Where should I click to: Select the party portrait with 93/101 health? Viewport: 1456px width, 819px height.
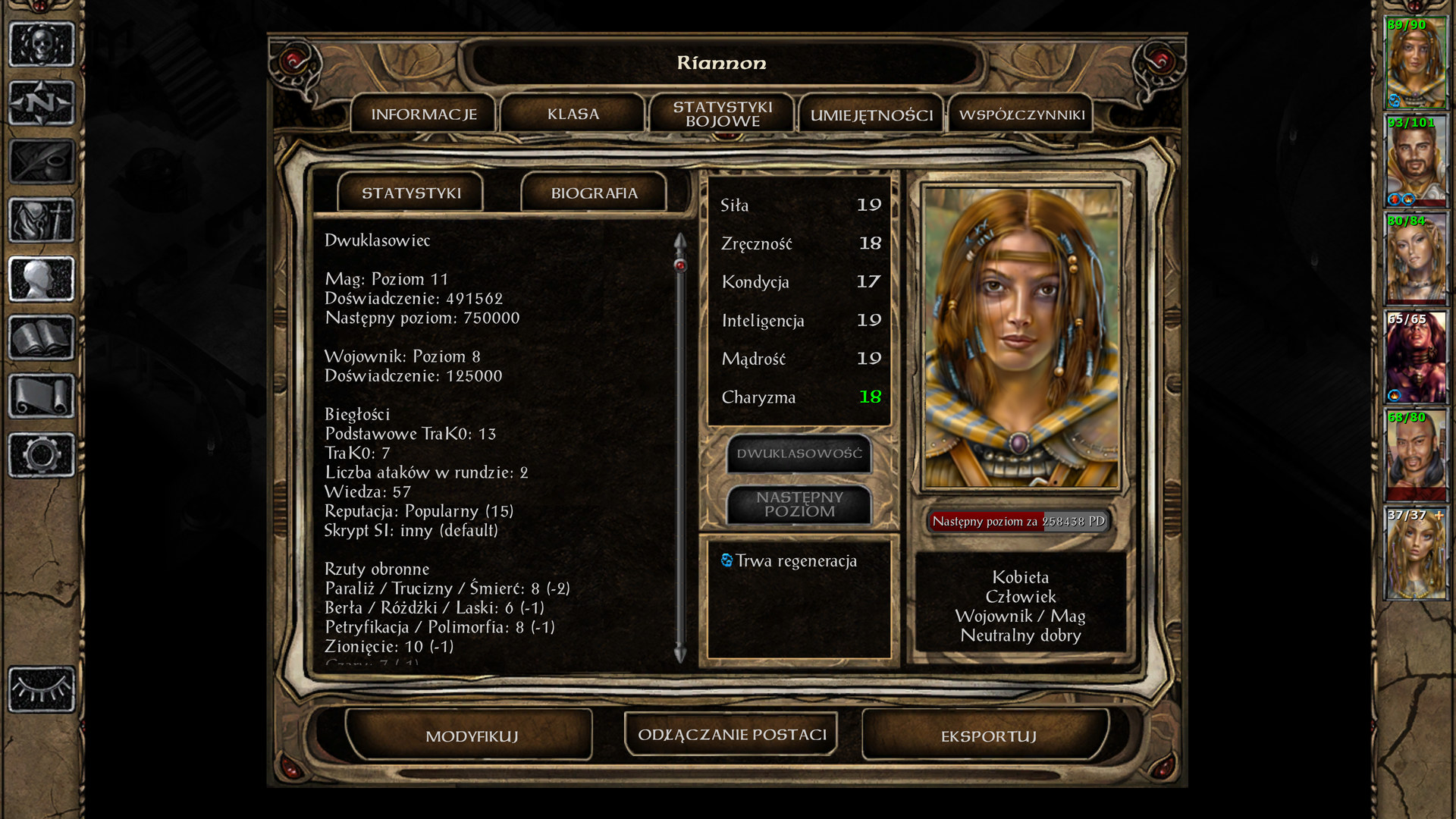coord(1415,161)
